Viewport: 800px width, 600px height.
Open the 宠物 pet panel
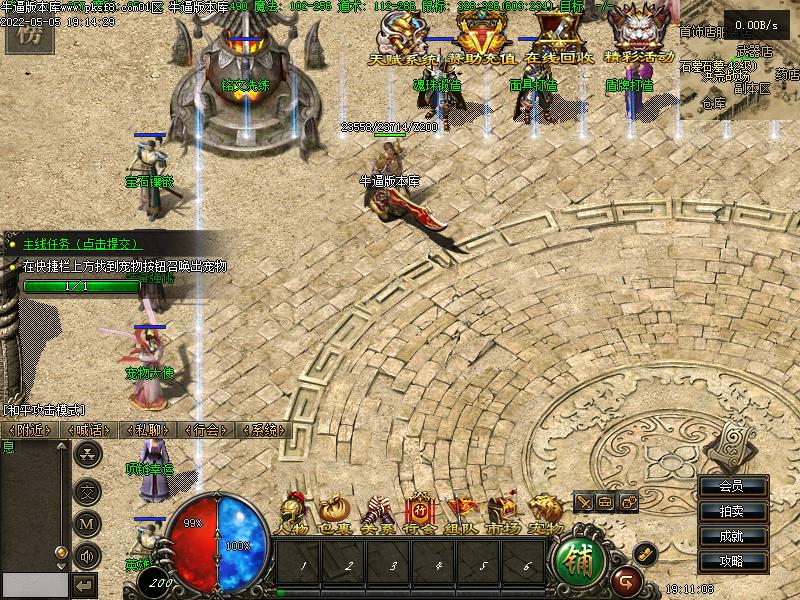(545, 514)
